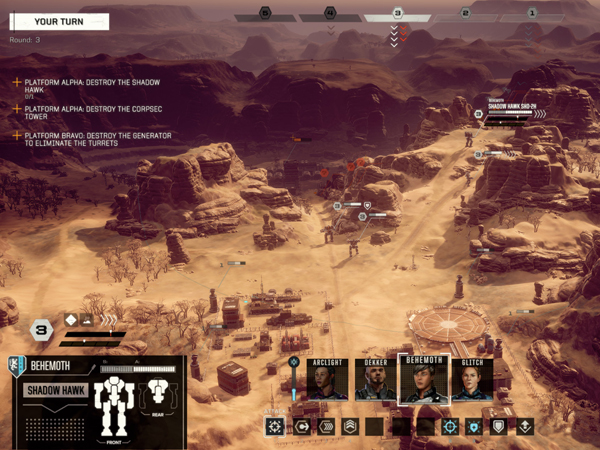Click the Behemoth pilot emblem badge
The height and width of the screenshot is (450, 600).
pos(16,366)
